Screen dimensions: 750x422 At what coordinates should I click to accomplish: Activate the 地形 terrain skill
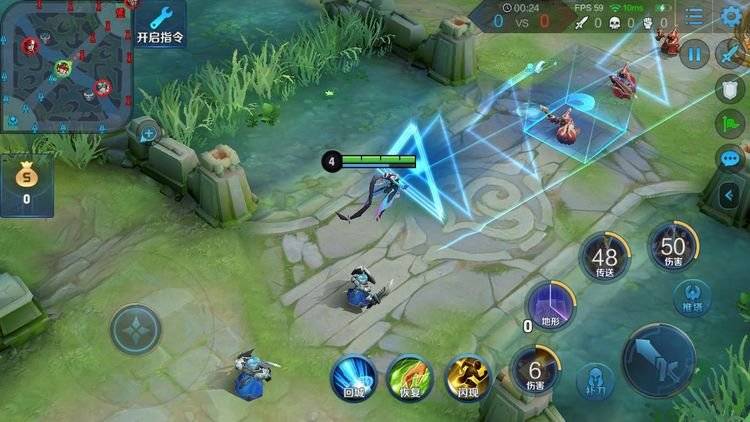coord(551,305)
